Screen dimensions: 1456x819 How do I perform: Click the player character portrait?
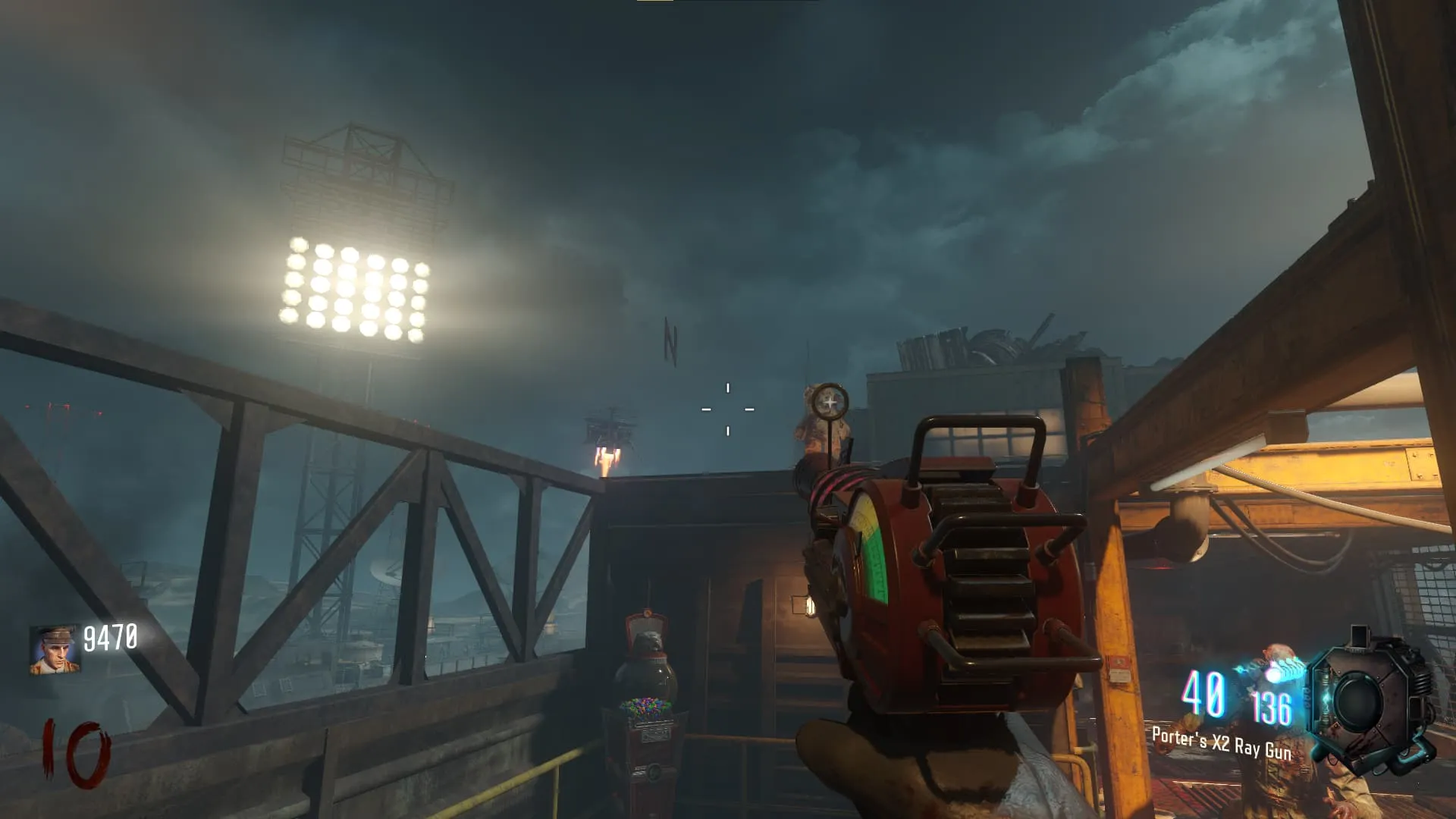coord(55,650)
